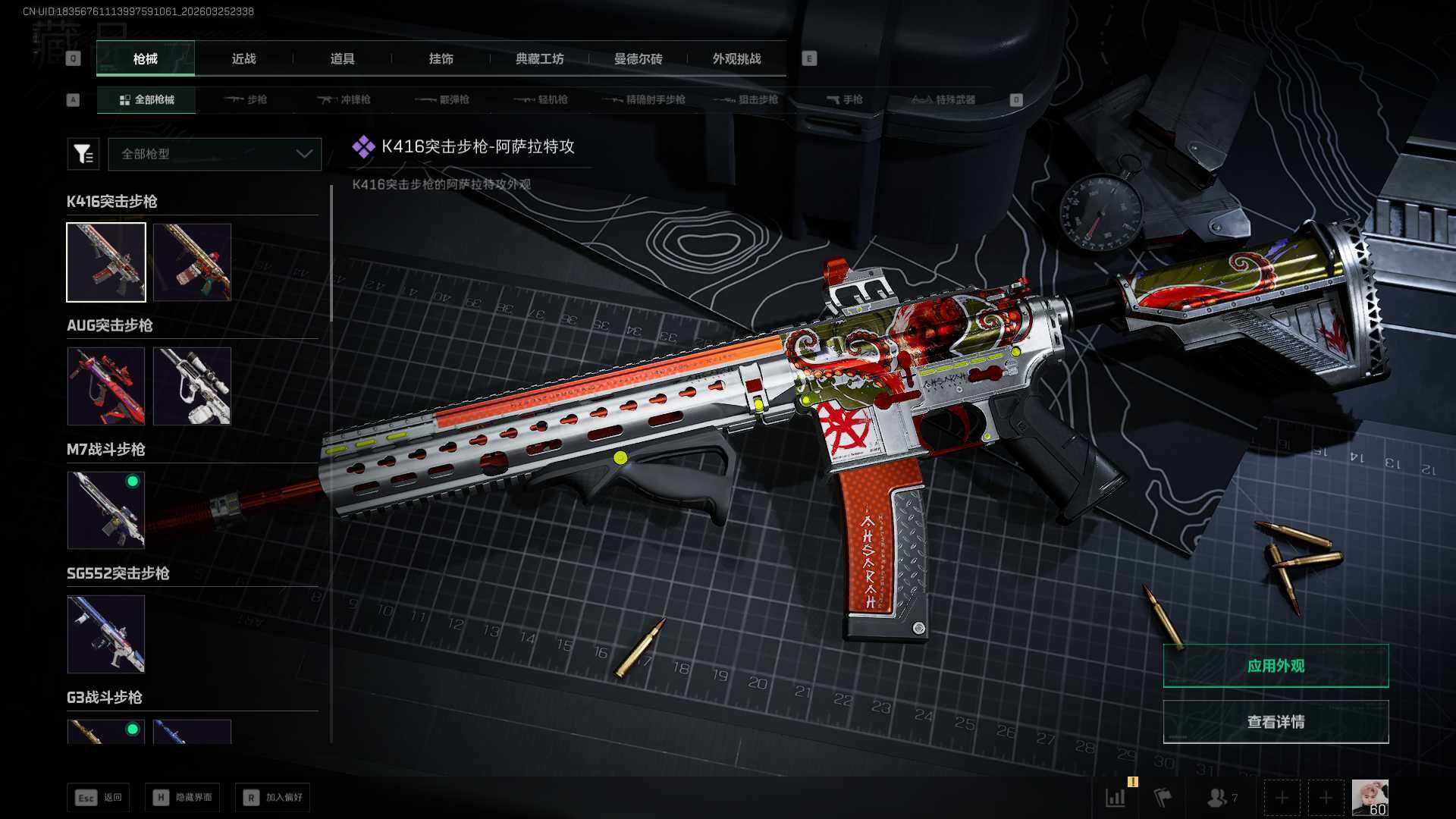Apply the skin with 应用外观
1456x819 pixels.
pyautogui.click(x=1276, y=666)
